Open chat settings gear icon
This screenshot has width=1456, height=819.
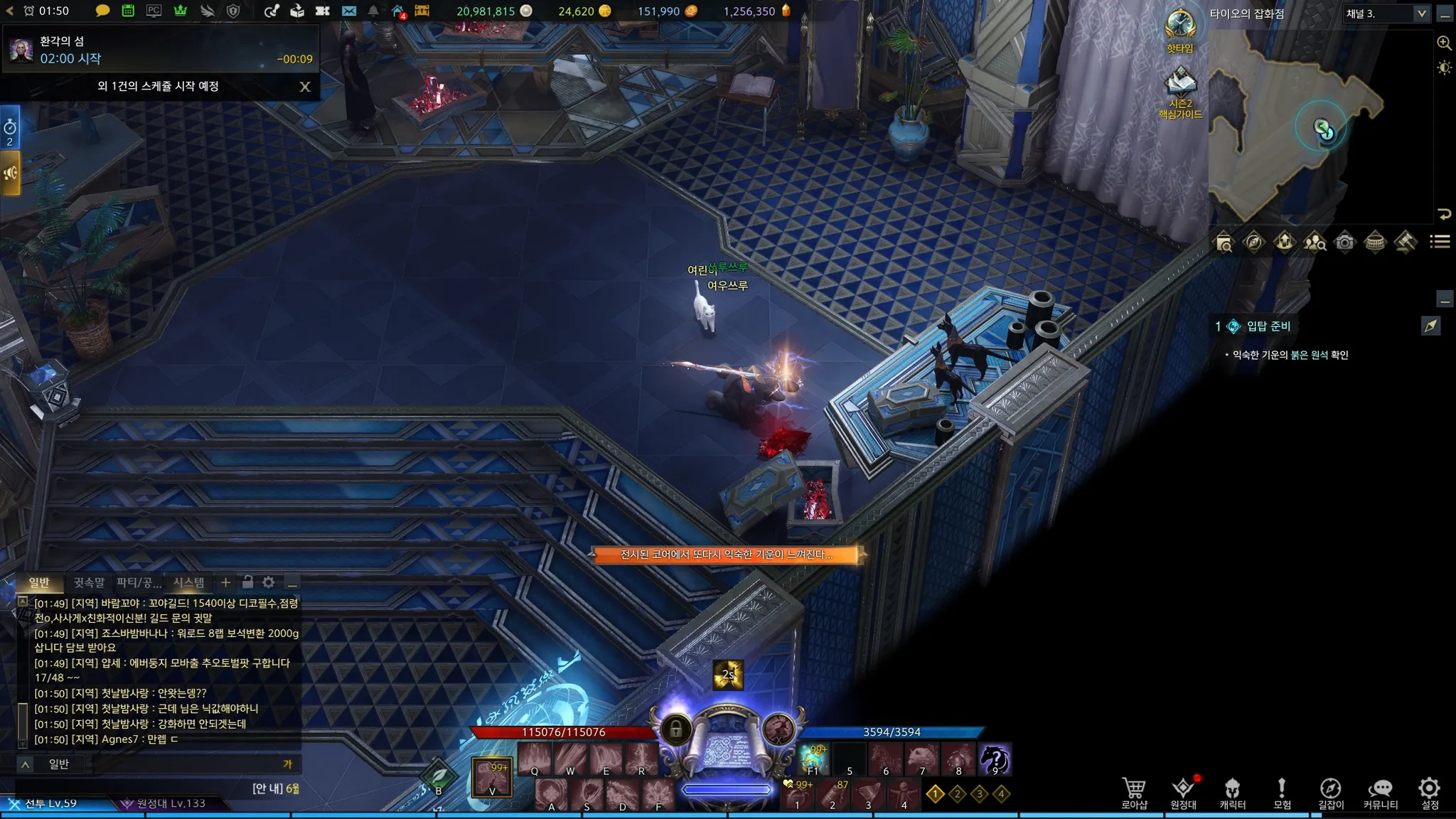[x=268, y=582]
